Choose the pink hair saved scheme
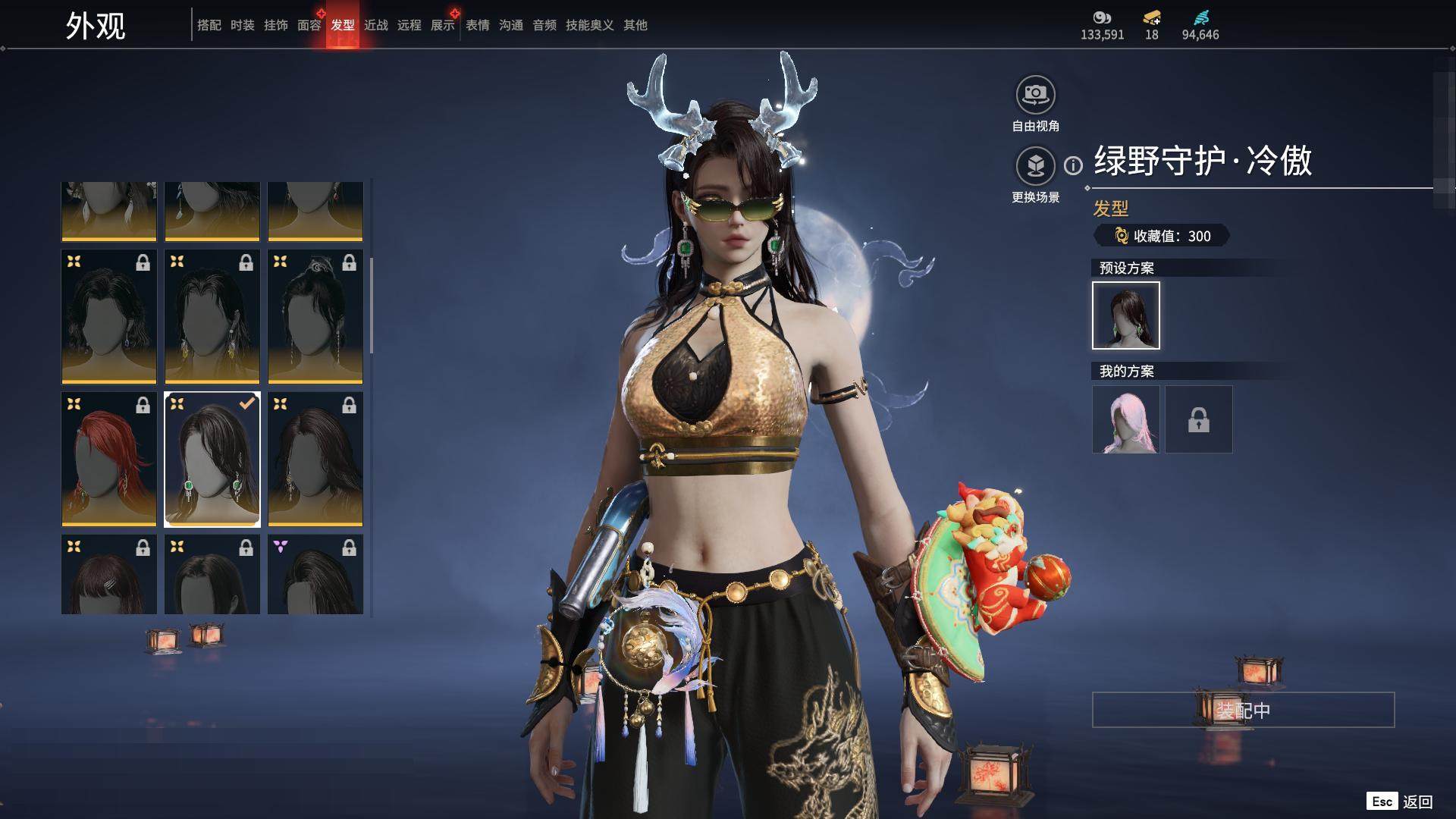The image size is (1456, 819). (1125, 419)
